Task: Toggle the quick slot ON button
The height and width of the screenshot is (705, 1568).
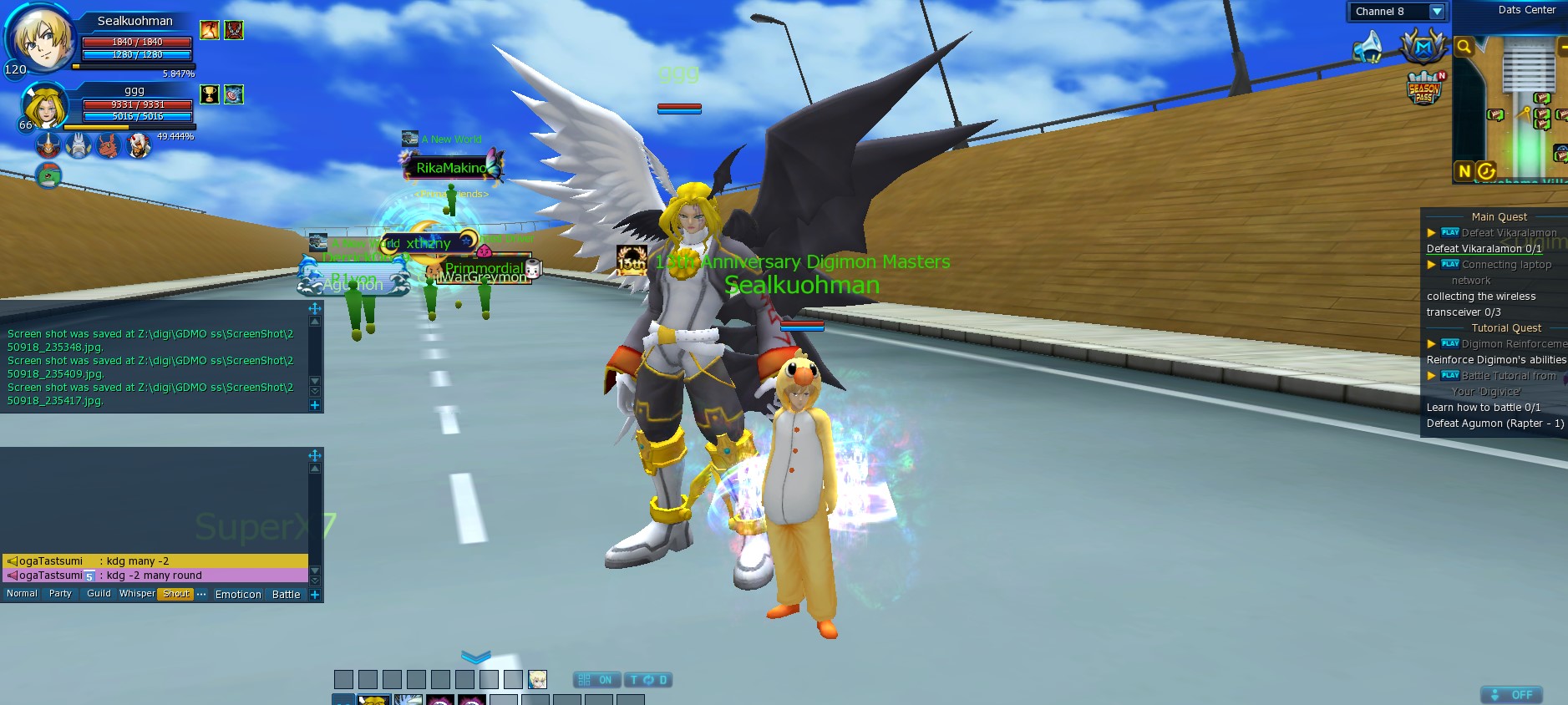Action: coord(596,680)
